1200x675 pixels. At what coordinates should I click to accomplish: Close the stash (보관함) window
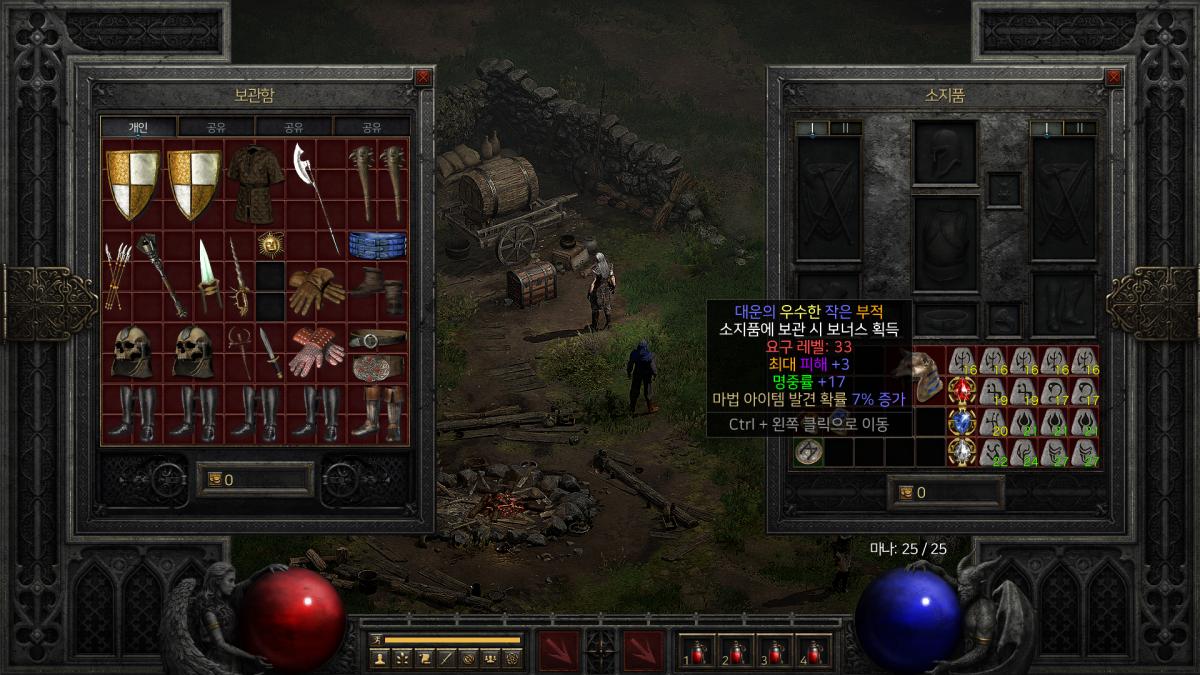[423, 77]
